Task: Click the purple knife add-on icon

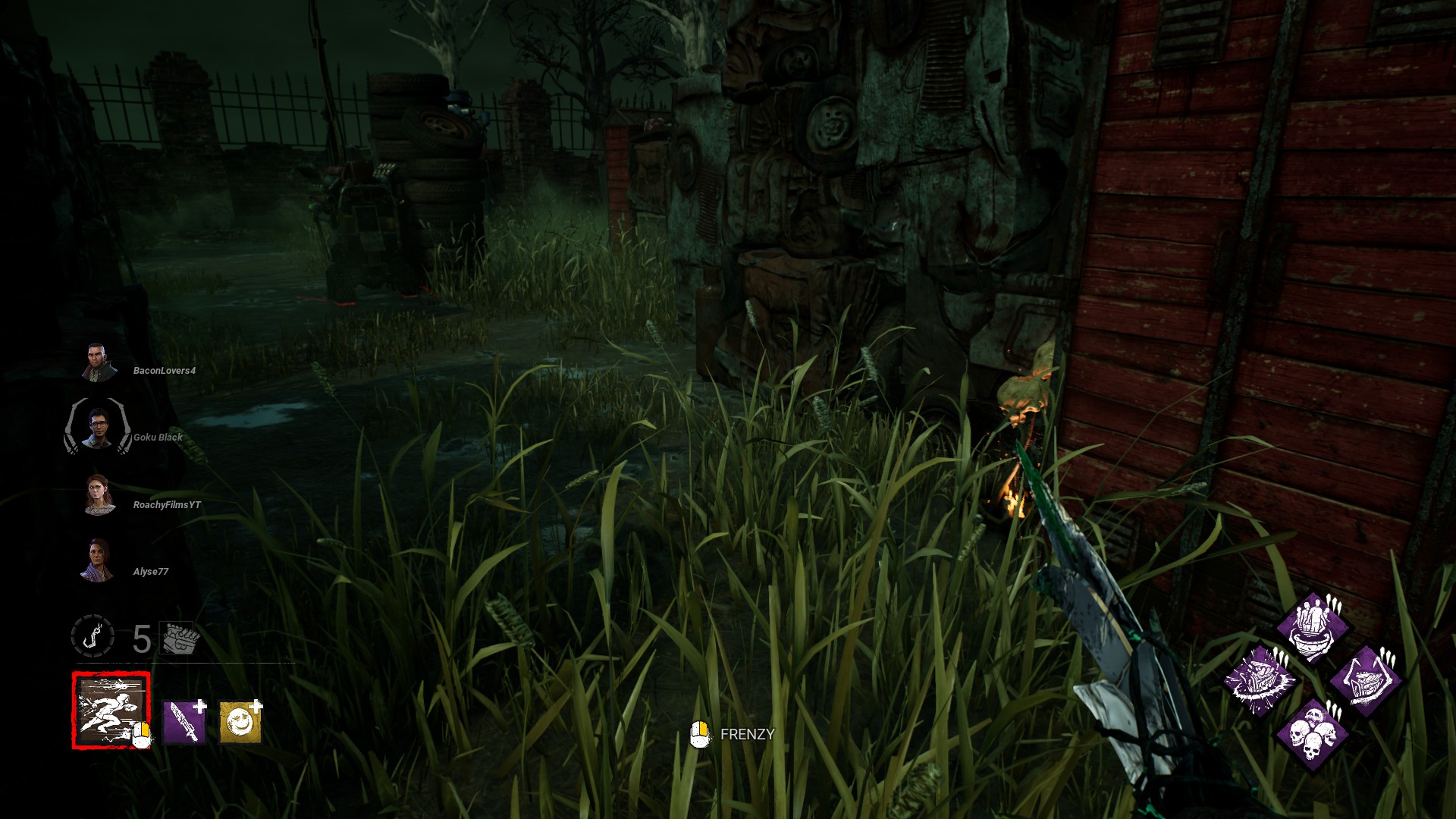Action: click(184, 721)
